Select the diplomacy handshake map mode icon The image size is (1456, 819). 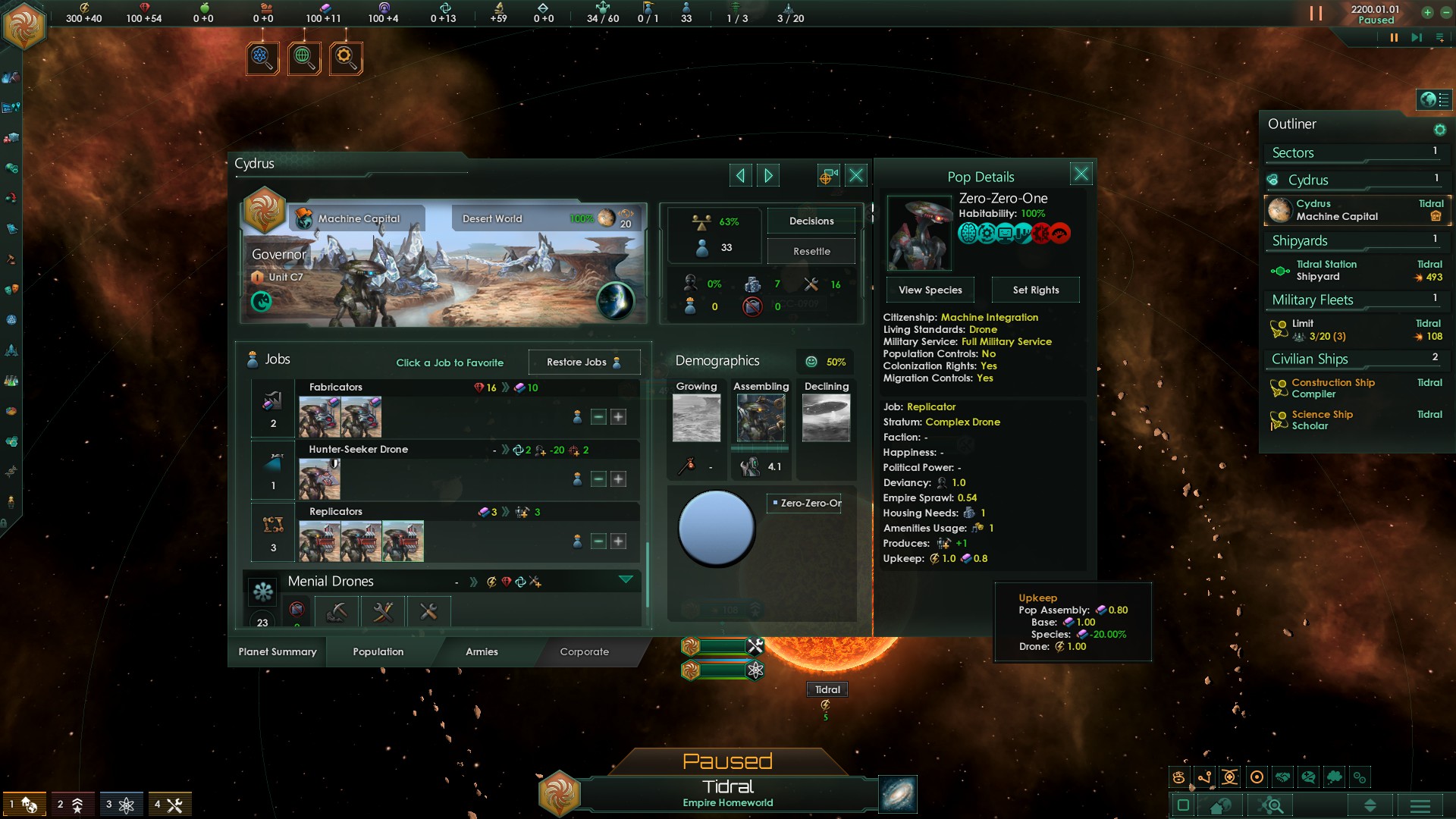(1282, 777)
